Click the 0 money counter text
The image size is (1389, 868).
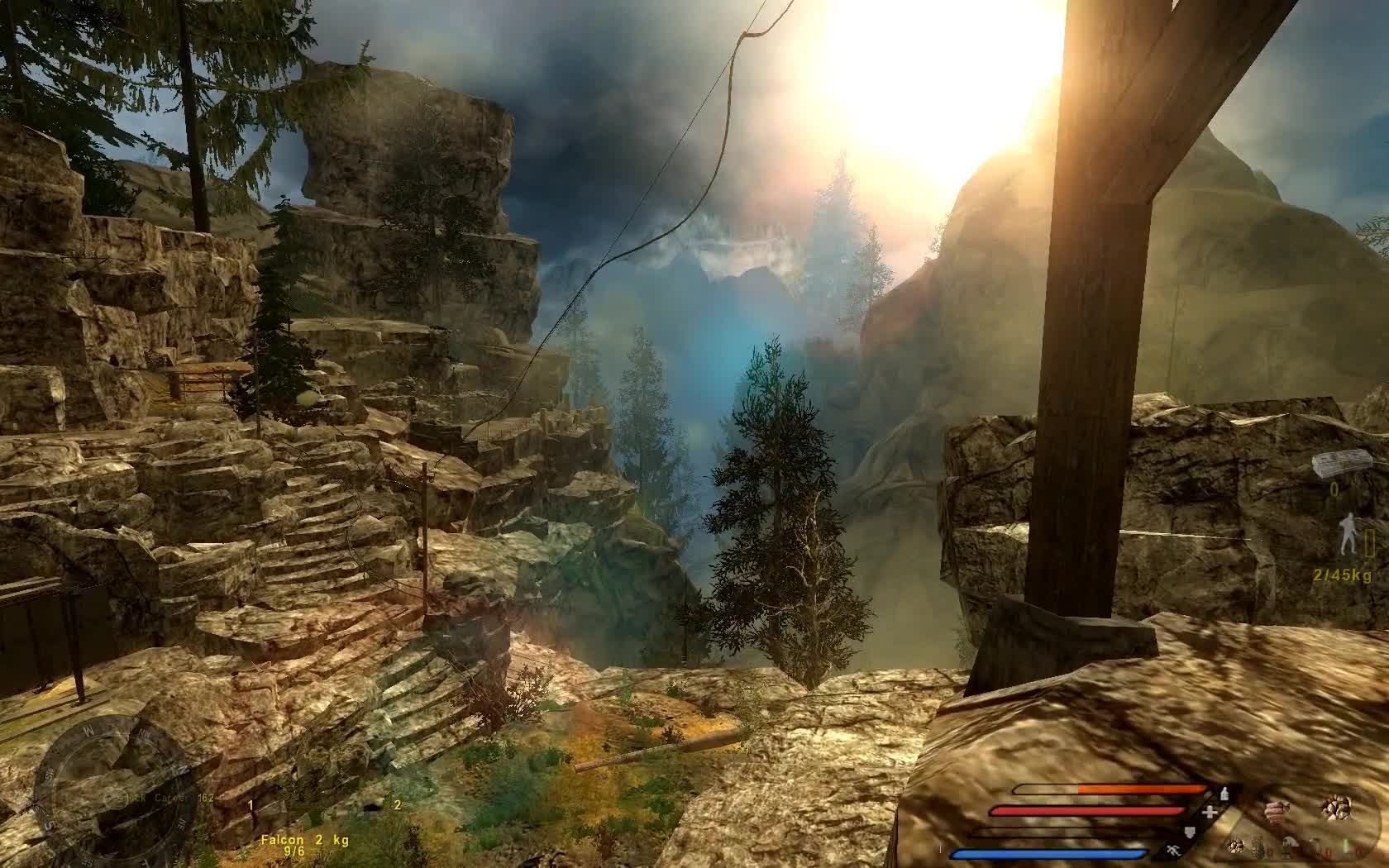pyautogui.click(x=1334, y=488)
